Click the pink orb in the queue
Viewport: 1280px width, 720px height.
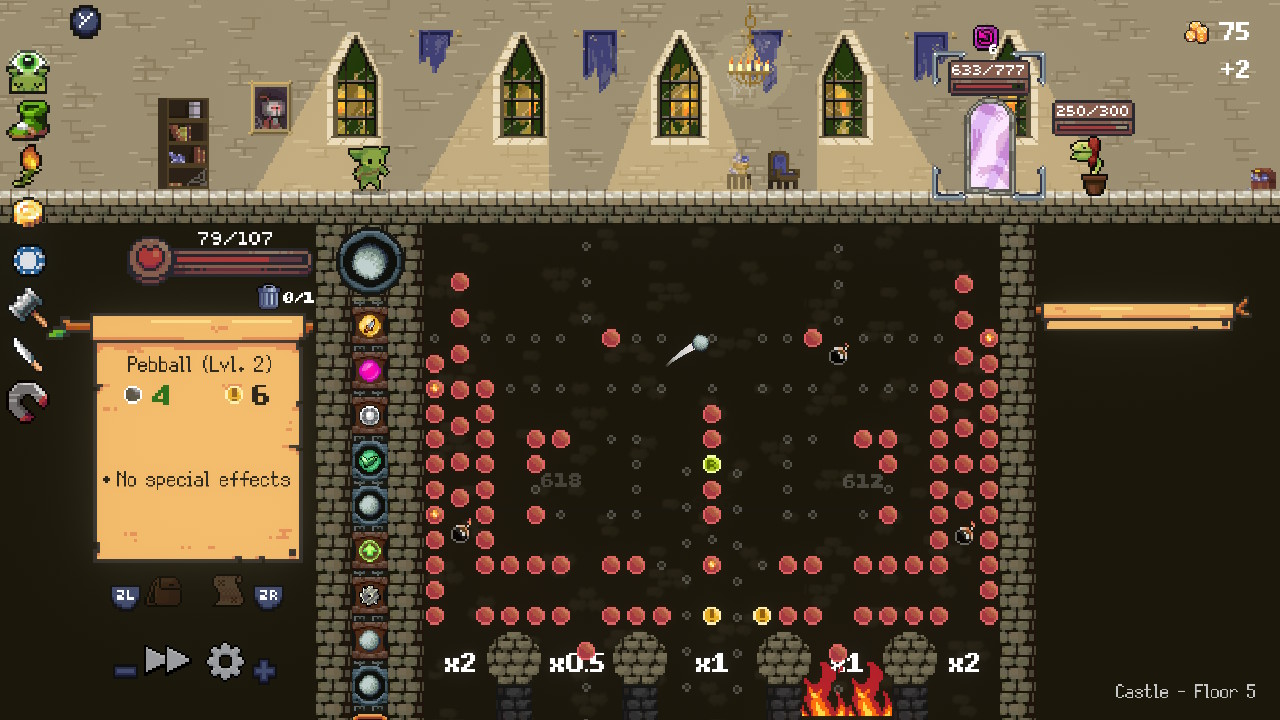[370, 371]
